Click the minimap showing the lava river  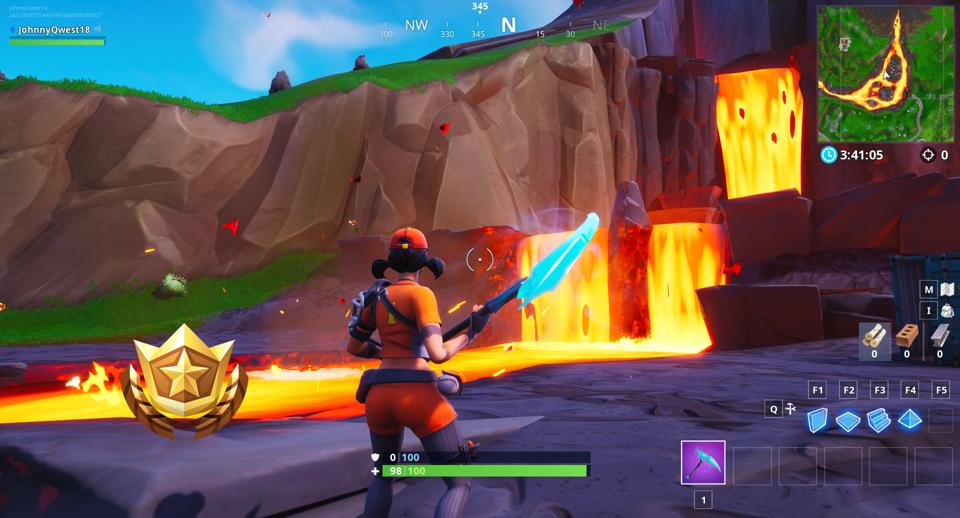[x=885, y=73]
